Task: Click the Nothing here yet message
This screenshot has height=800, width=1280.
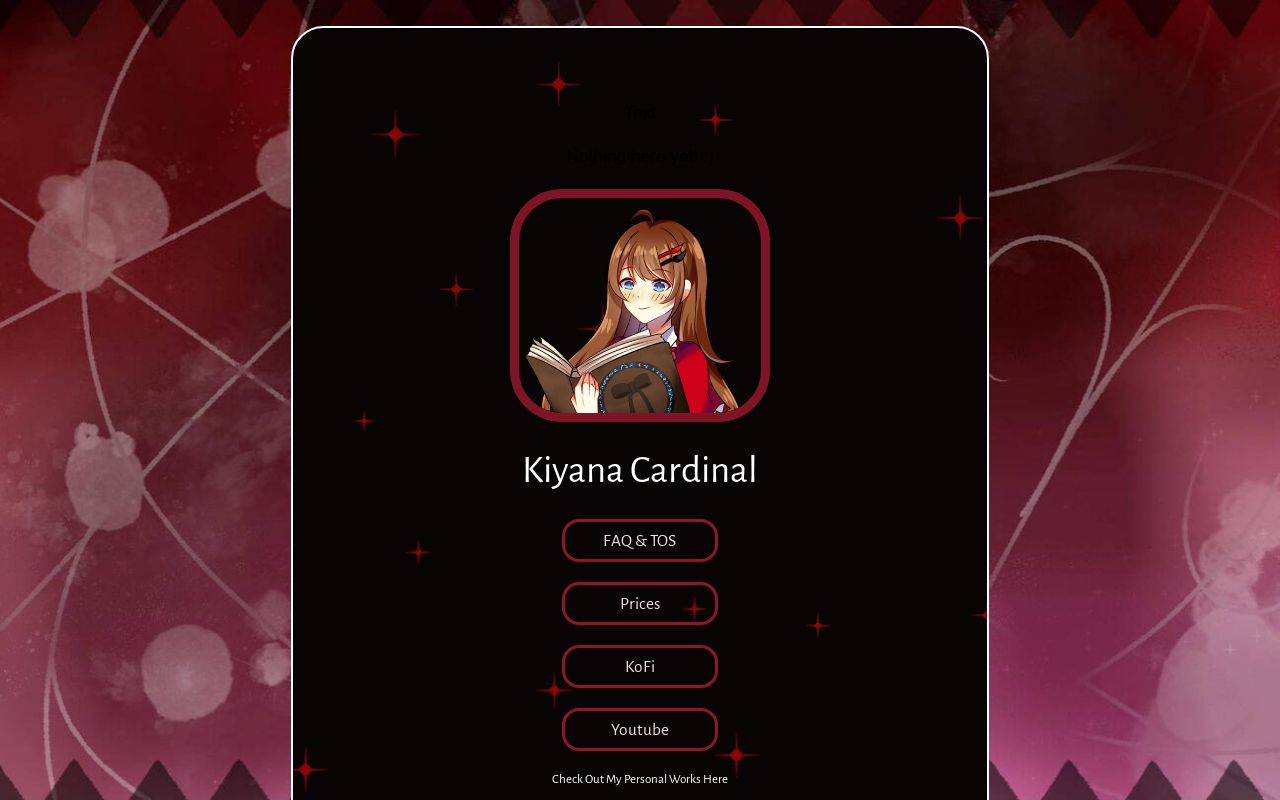Action: pos(640,156)
